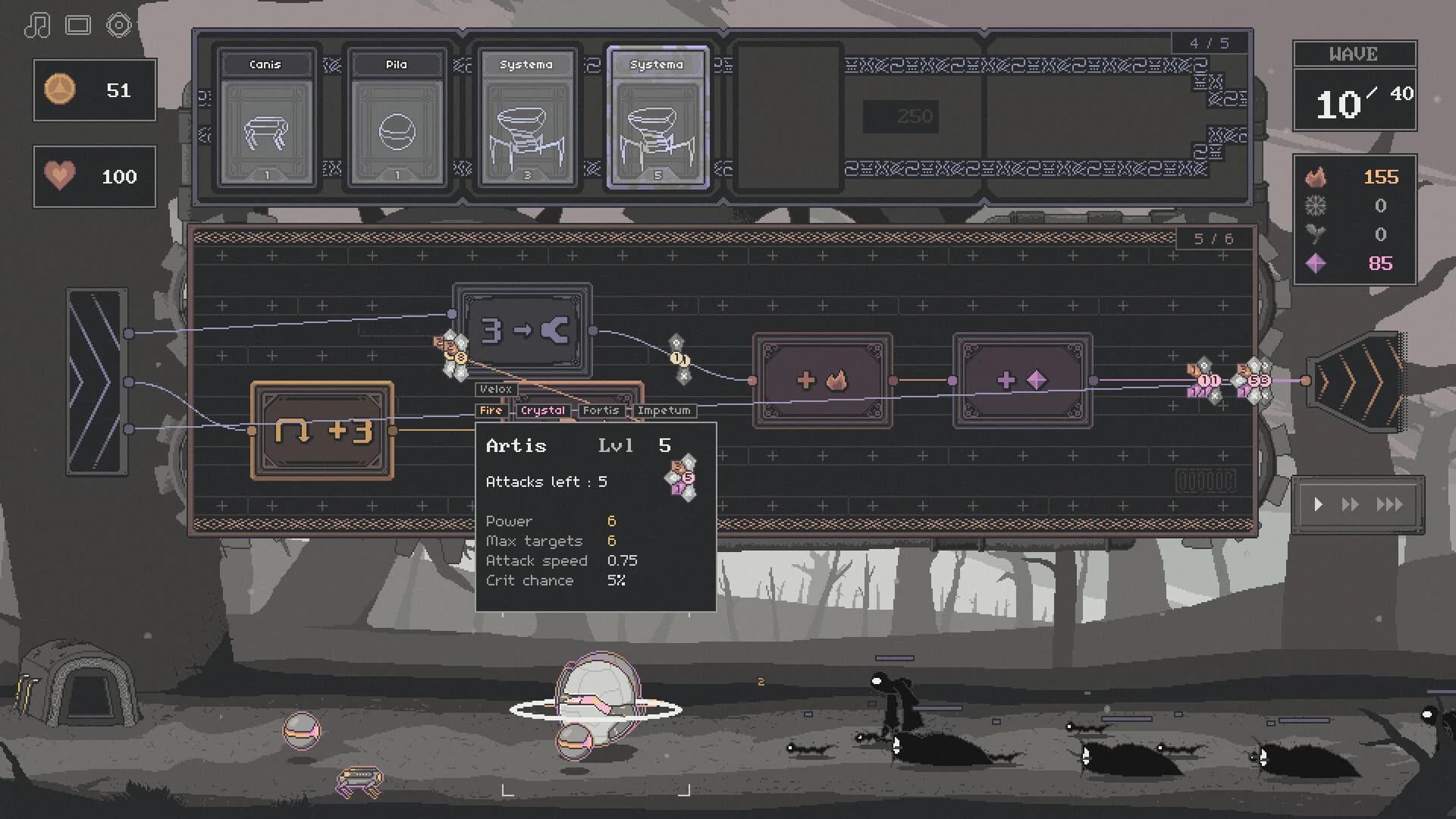Open the settings gear icon
The width and height of the screenshot is (1456, 819).
click(x=119, y=24)
